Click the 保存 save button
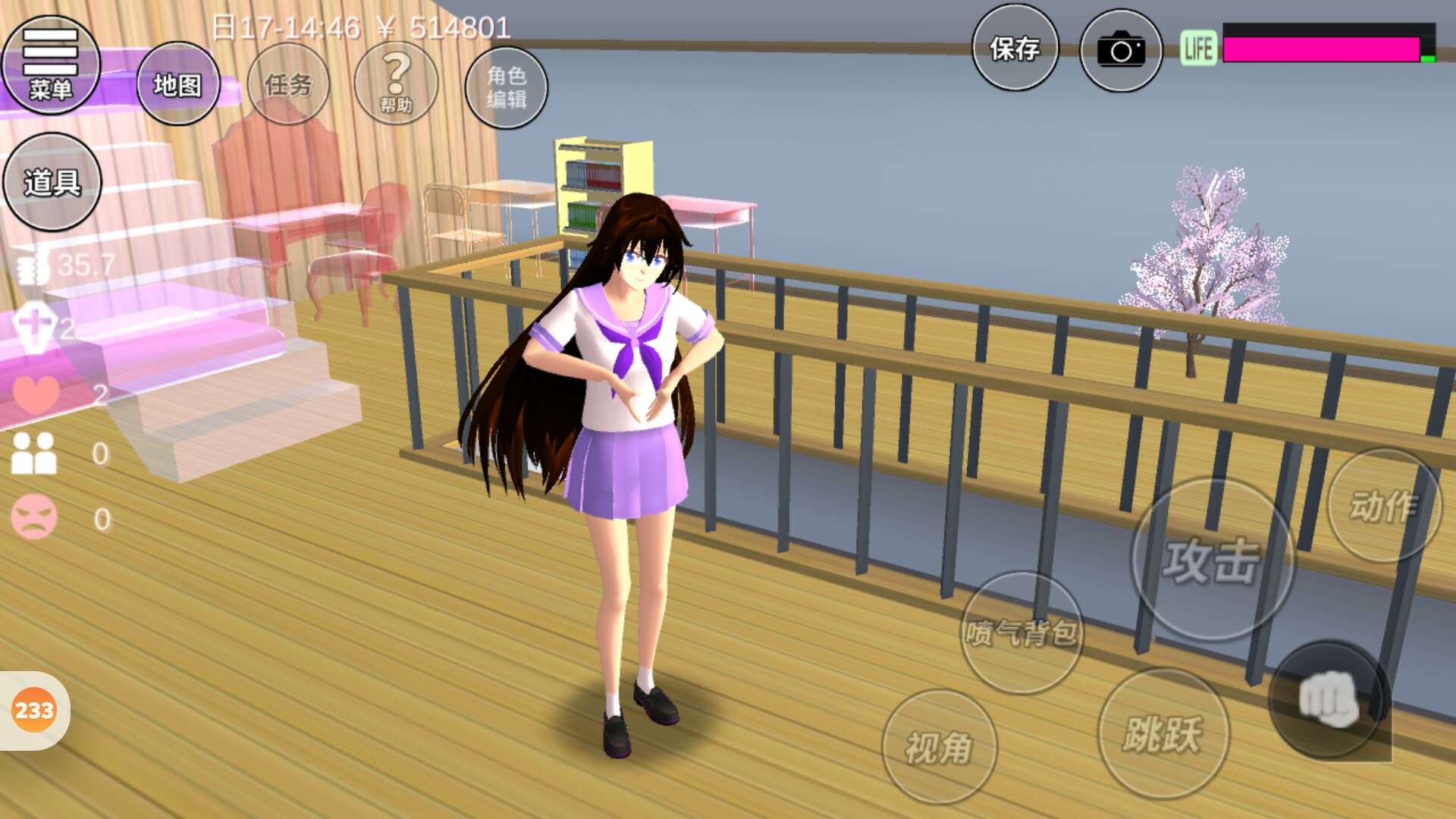Viewport: 1456px width, 819px height. 1015,49
